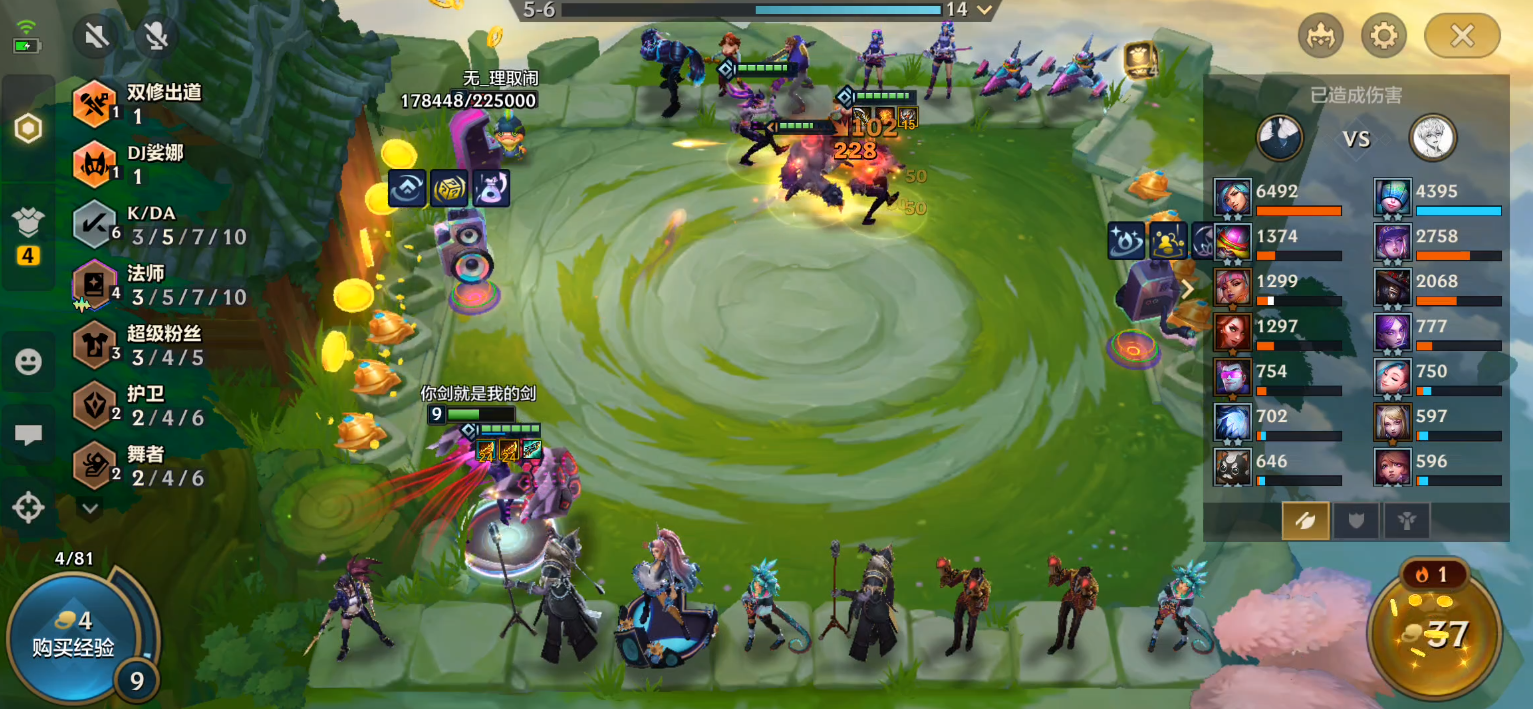Open the chat speech bubble
The image size is (1533, 709).
(x=28, y=435)
